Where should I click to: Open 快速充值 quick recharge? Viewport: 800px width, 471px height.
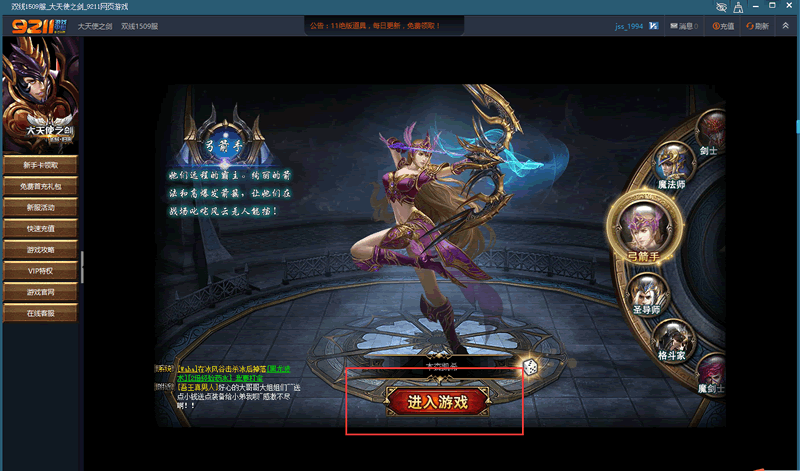point(41,228)
